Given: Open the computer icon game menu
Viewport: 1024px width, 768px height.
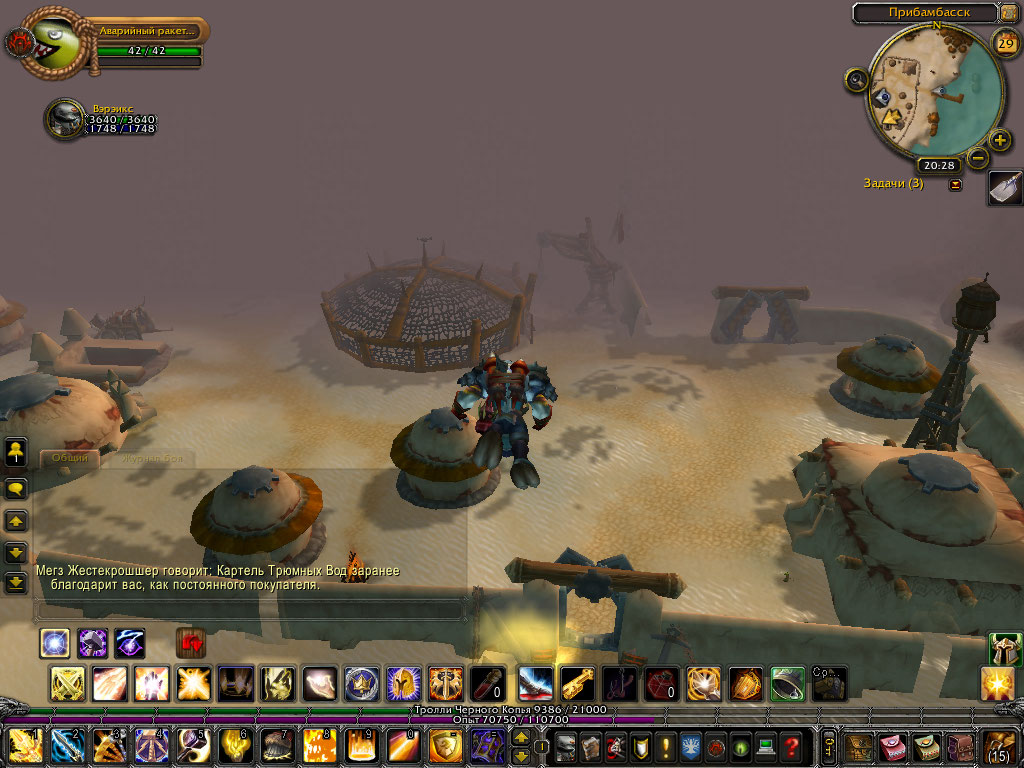Looking at the screenshot, I should (765, 746).
